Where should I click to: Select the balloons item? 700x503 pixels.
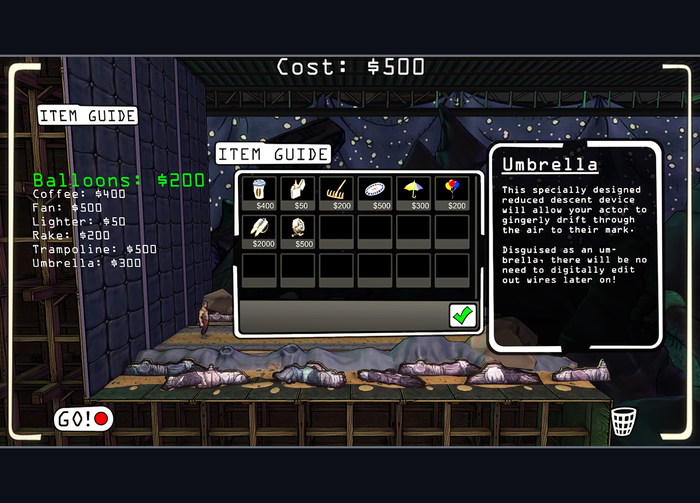click(453, 192)
